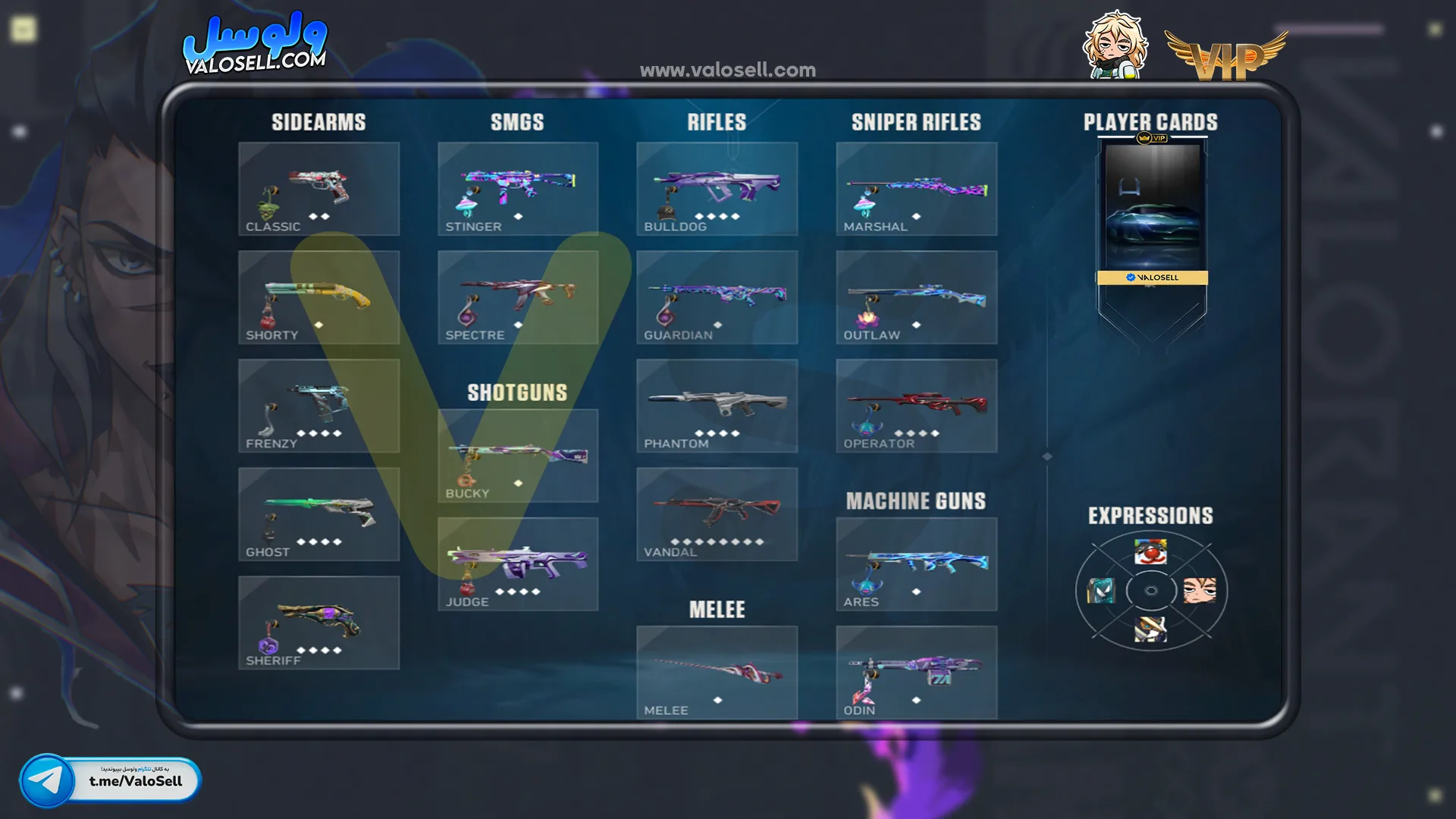1456x819 pixels.
Task: Open the Stinger SMG slot
Action: point(518,189)
